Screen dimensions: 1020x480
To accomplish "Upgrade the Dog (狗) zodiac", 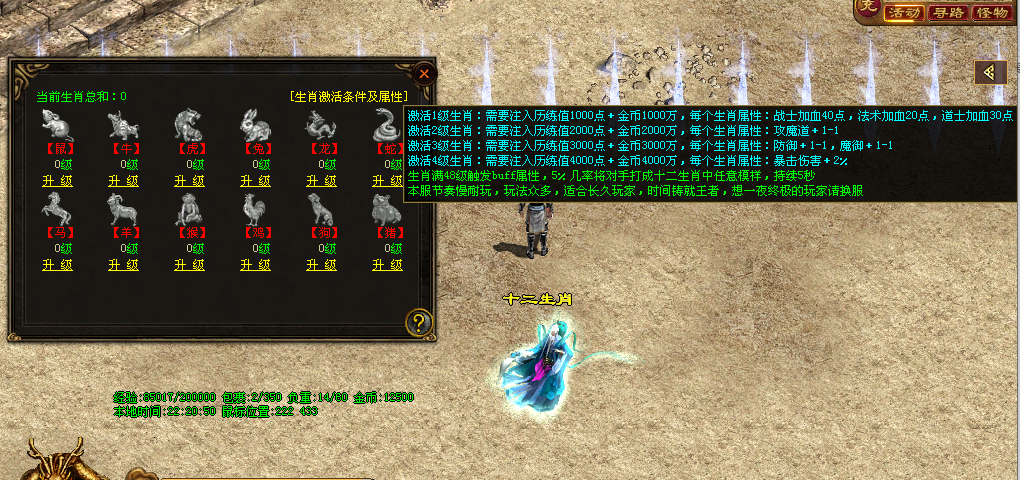I will tap(321, 265).
